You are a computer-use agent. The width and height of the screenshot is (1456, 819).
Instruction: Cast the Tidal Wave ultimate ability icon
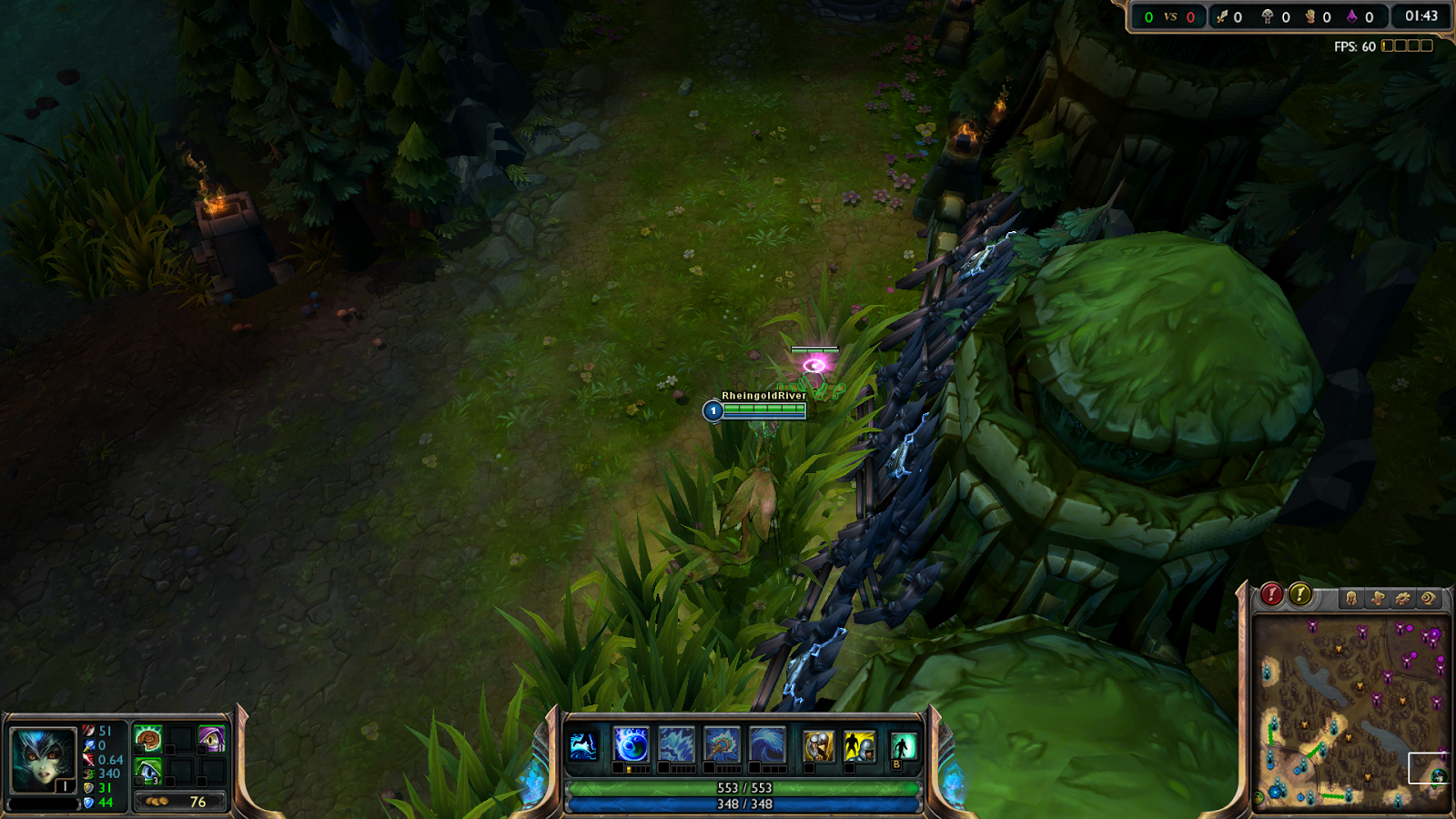(x=766, y=743)
